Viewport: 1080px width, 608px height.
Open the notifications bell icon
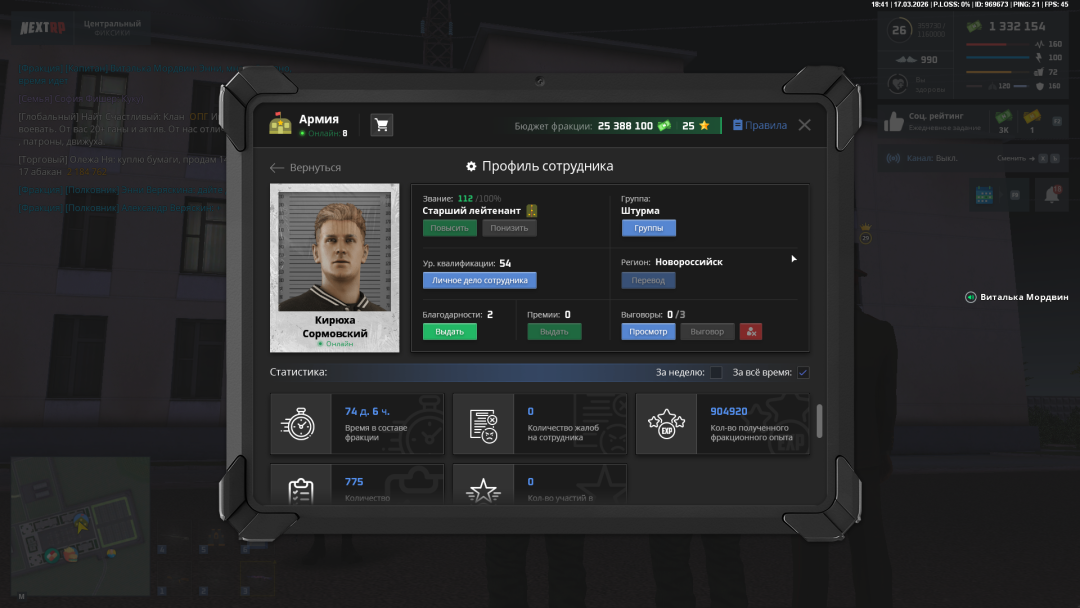(1051, 196)
